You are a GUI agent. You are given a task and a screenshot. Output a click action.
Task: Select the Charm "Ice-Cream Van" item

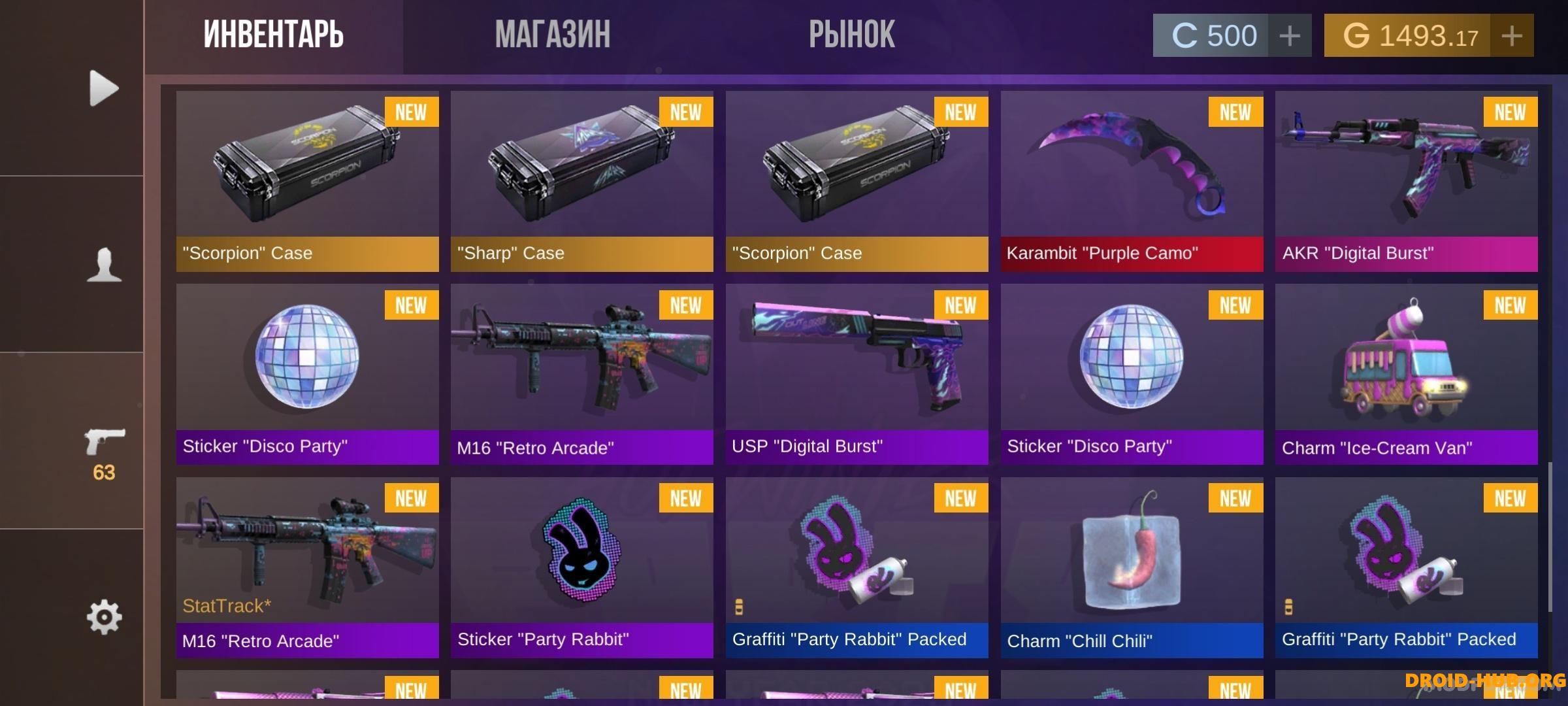point(1406,374)
